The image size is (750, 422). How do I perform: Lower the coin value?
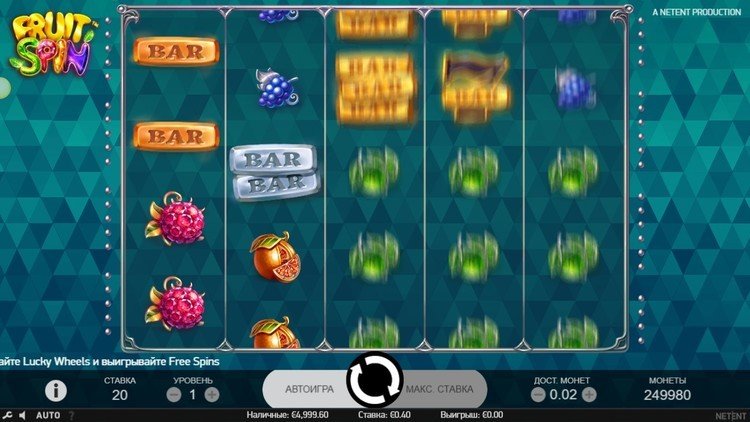pyautogui.click(x=538, y=395)
